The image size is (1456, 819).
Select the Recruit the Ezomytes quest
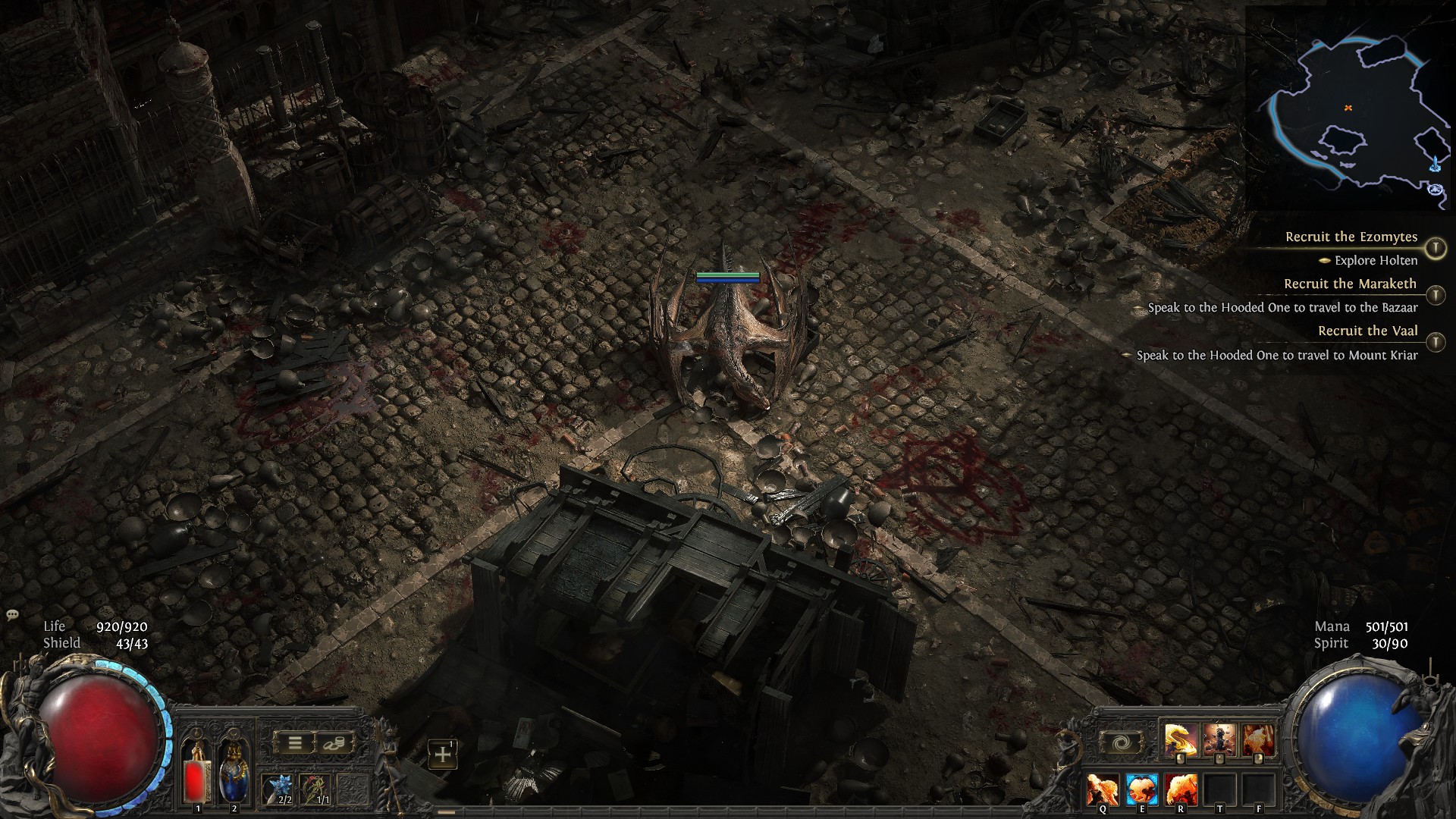pos(1351,237)
